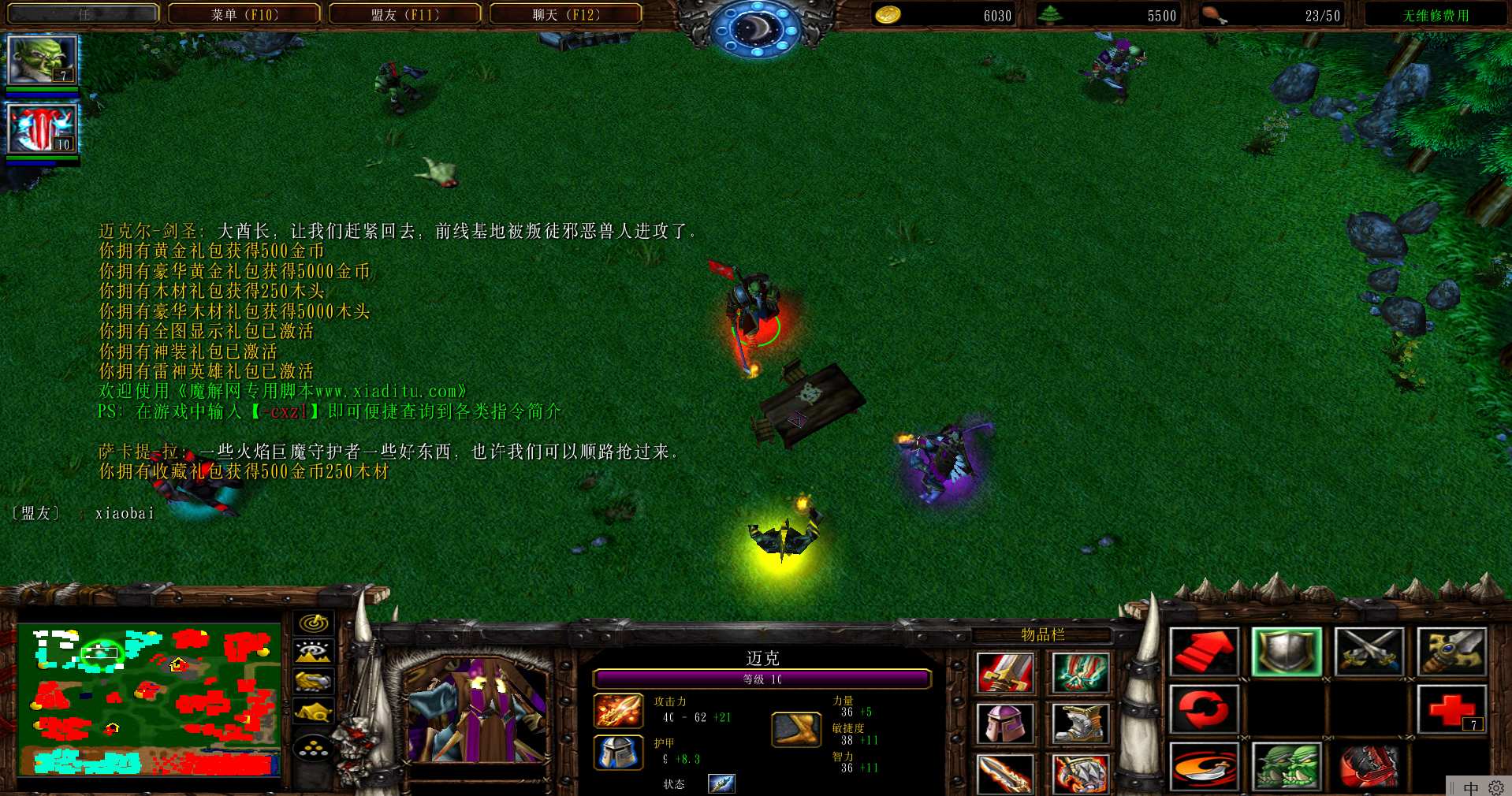The image size is (1512, 796).
Task: Open the 菜单 (F10) menu
Action: 244,14
